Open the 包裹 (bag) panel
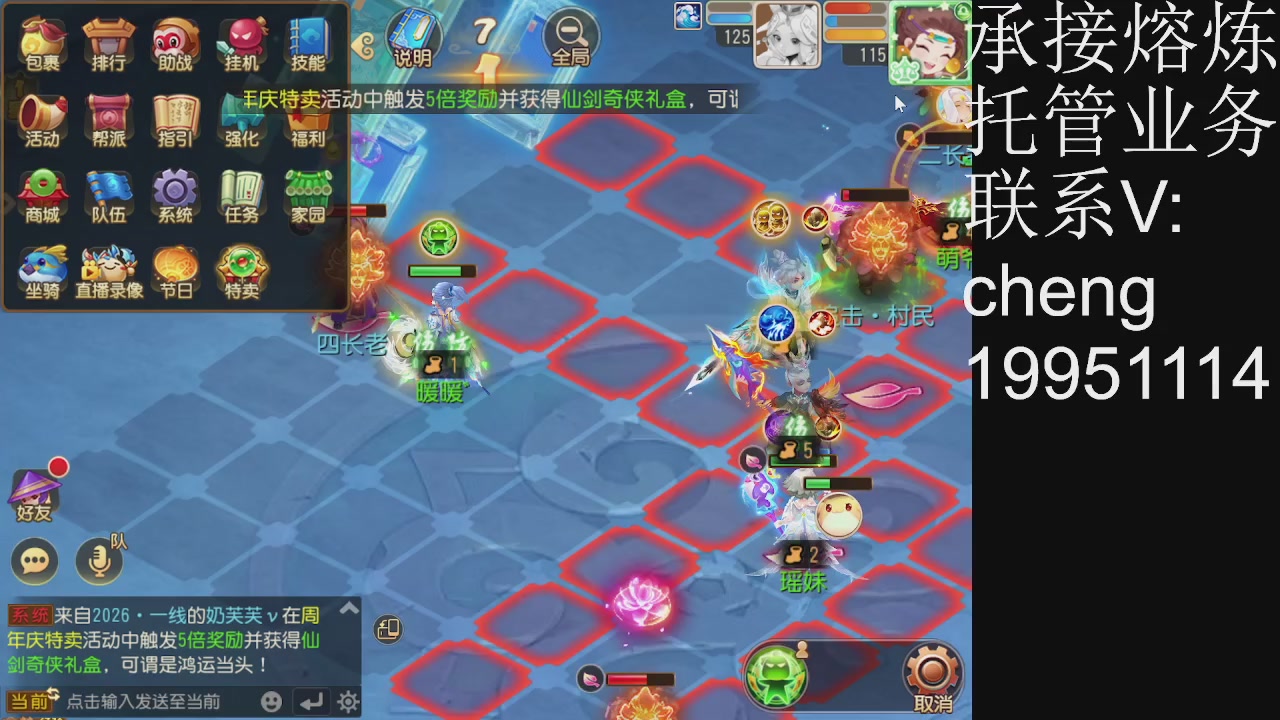1280x720 pixels. [41, 42]
